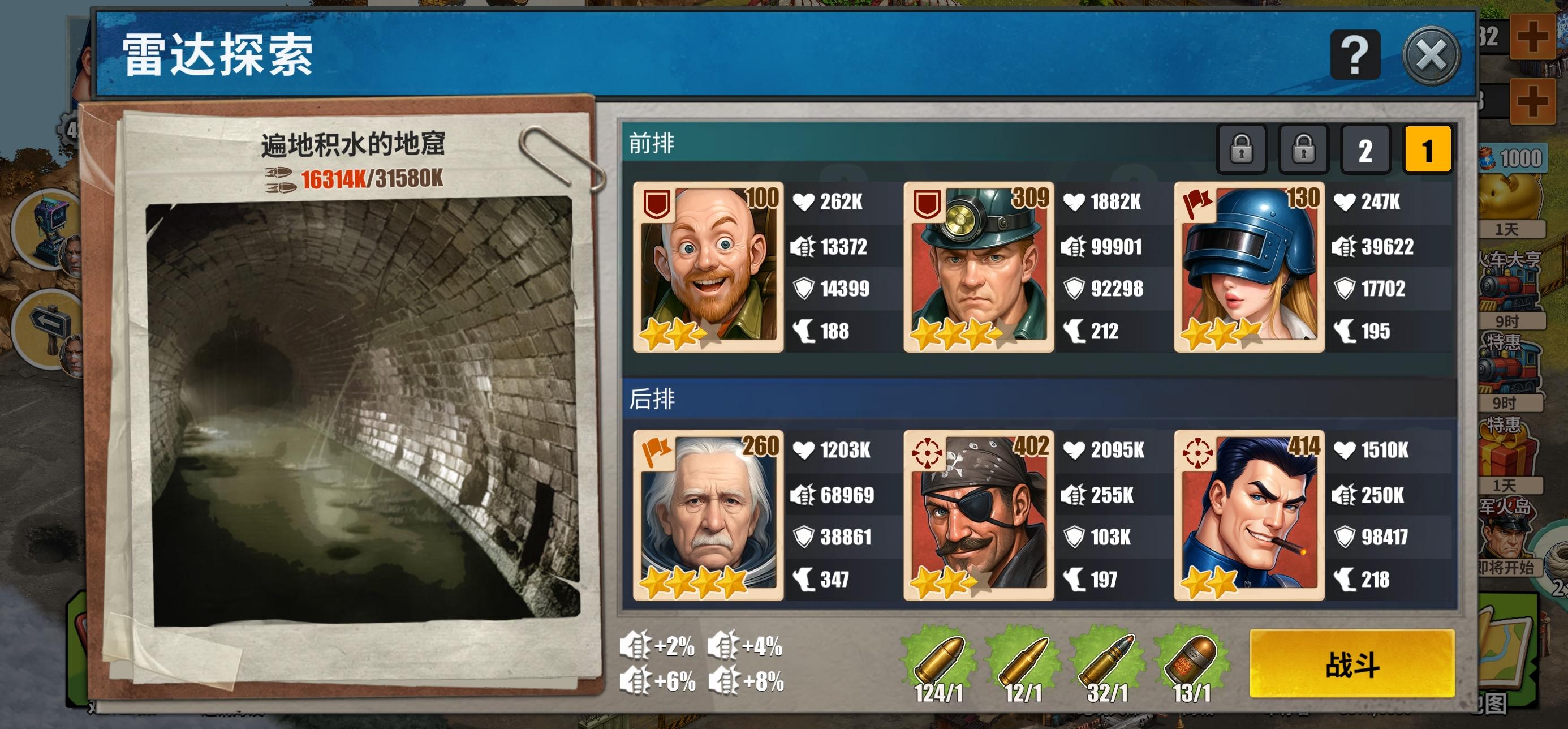Switch to squad preset tab 2
Viewport: 1568px width, 729px height.
click(x=1367, y=149)
